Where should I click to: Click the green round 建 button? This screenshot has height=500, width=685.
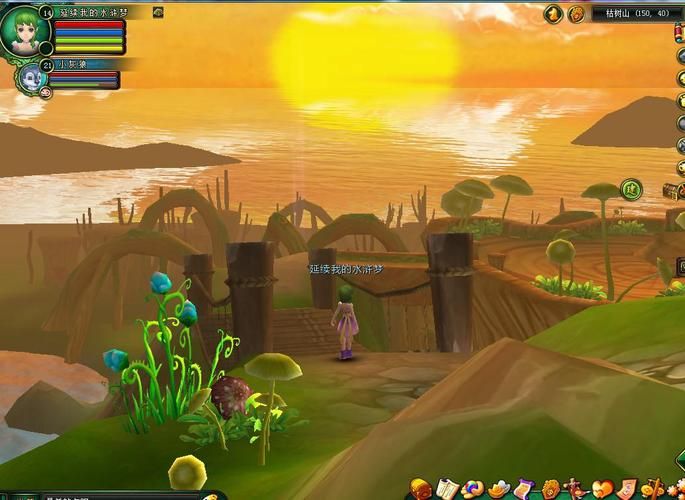(630, 188)
